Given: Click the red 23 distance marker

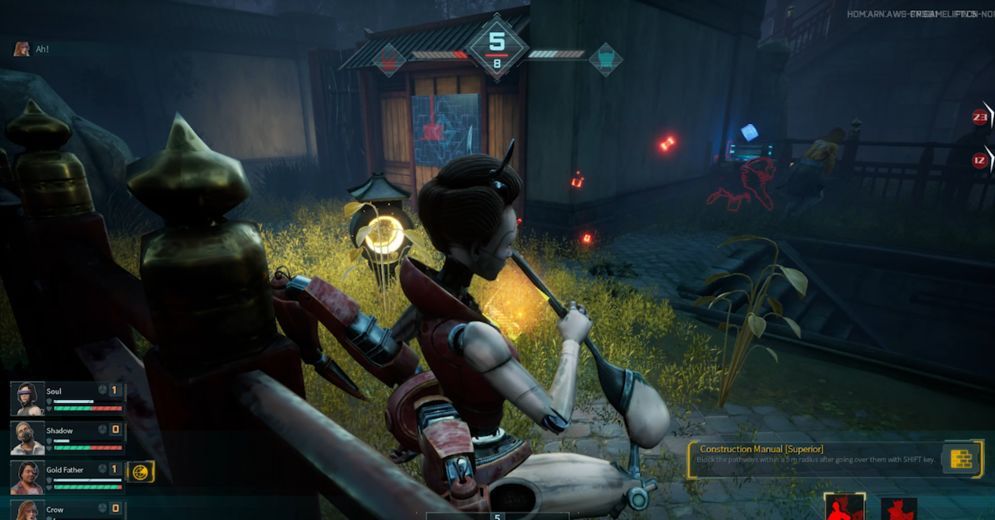Looking at the screenshot, I should click(980, 117).
